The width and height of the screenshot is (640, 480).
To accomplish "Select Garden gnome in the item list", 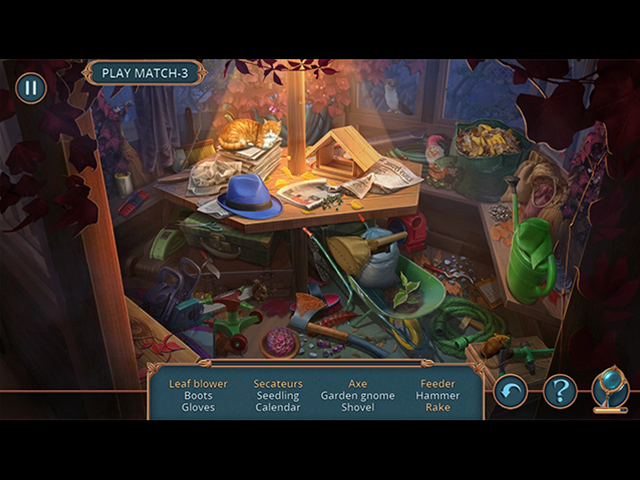I will coord(358,395).
